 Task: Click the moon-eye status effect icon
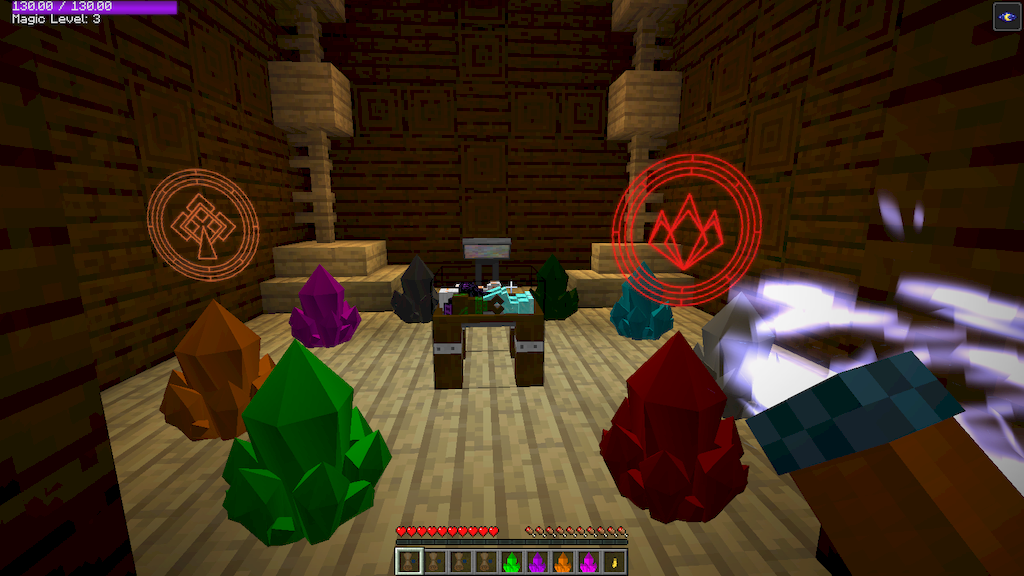1007,16
